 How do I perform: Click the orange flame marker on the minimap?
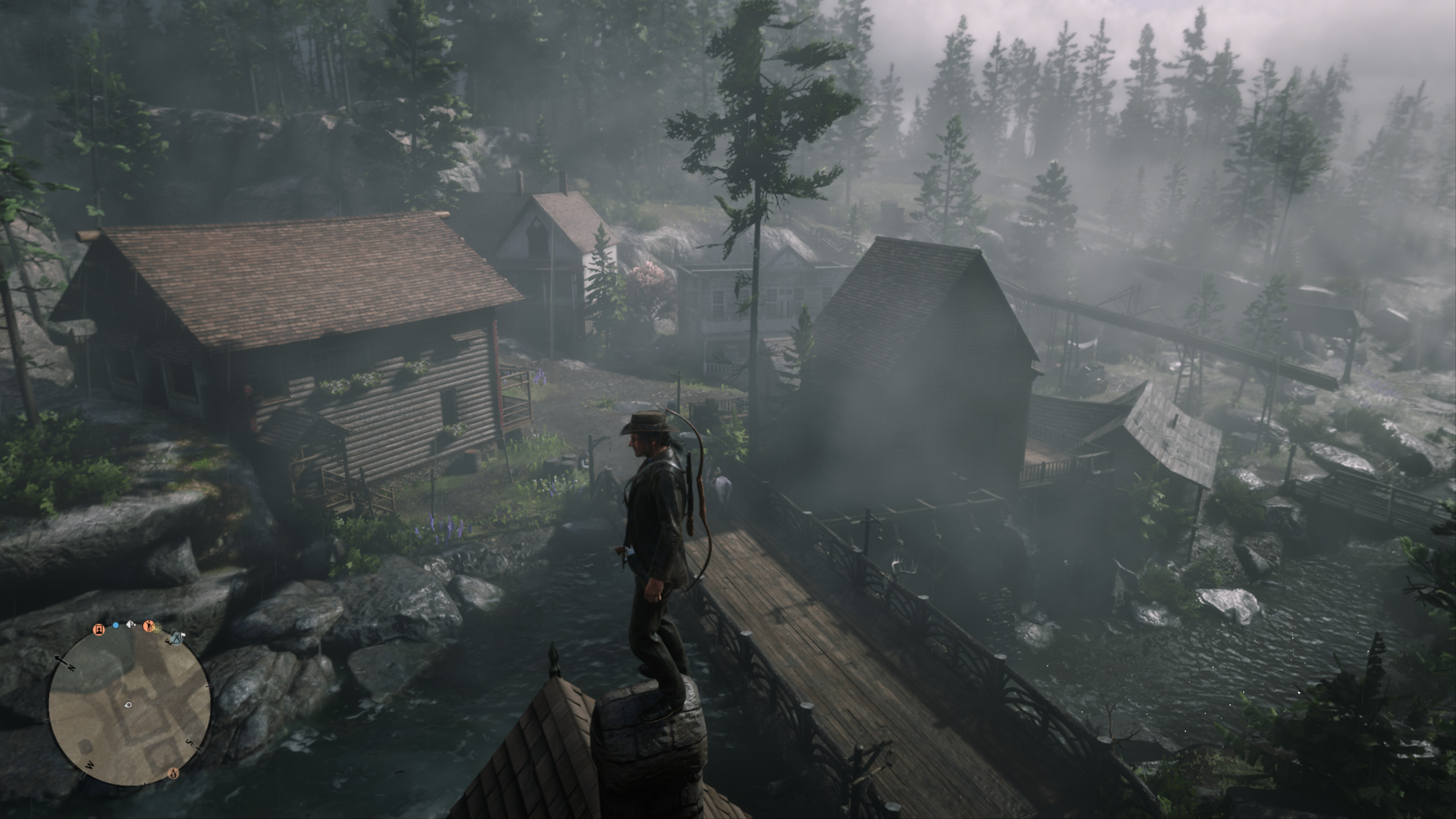coord(173,773)
